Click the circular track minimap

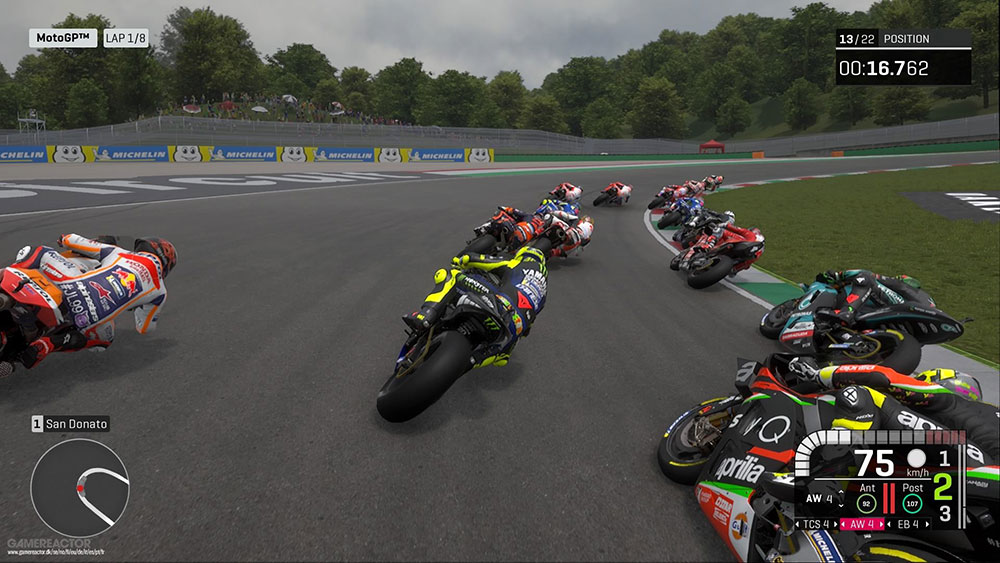[79, 487]
